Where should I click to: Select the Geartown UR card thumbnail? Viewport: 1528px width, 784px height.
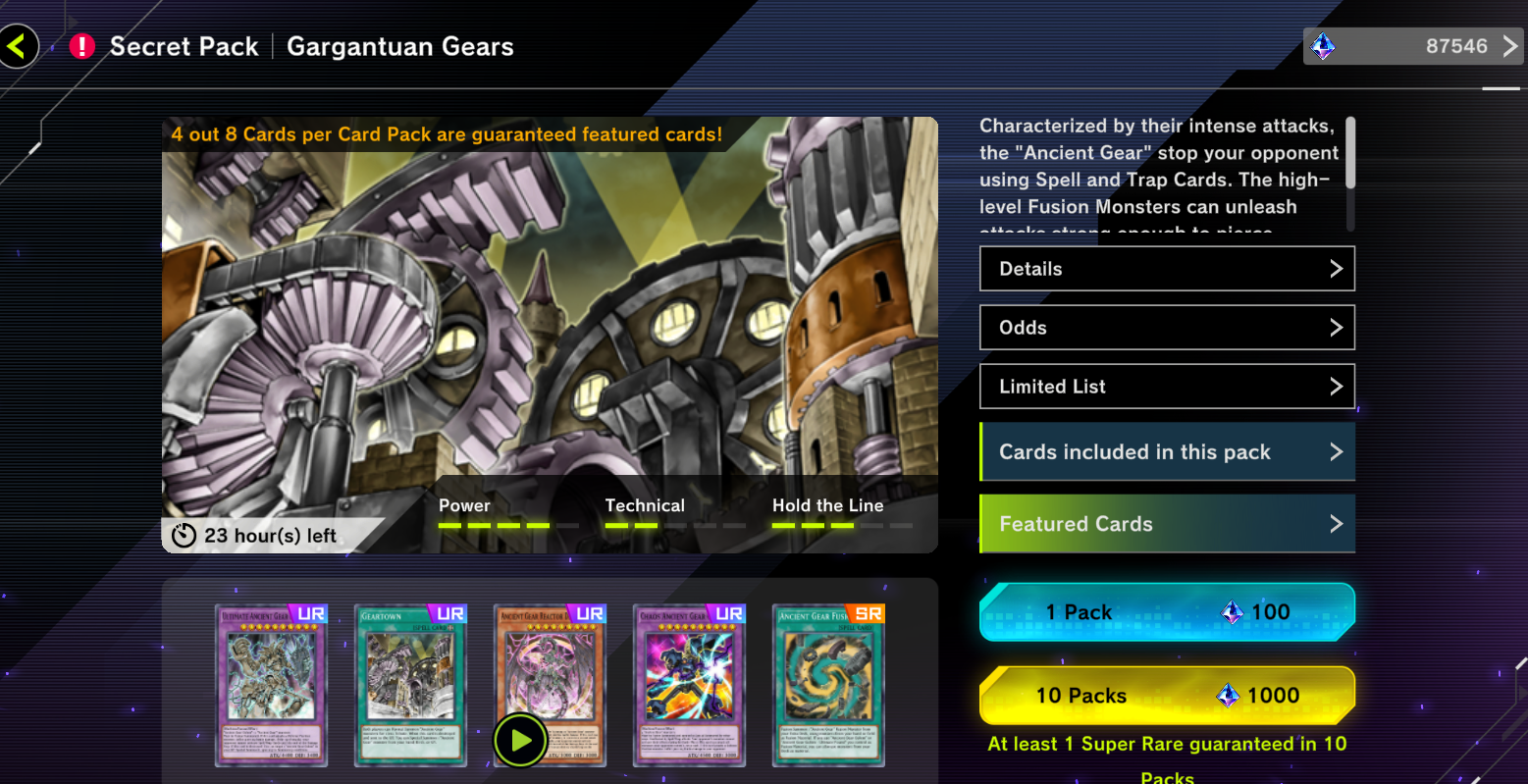coord(410,686)
